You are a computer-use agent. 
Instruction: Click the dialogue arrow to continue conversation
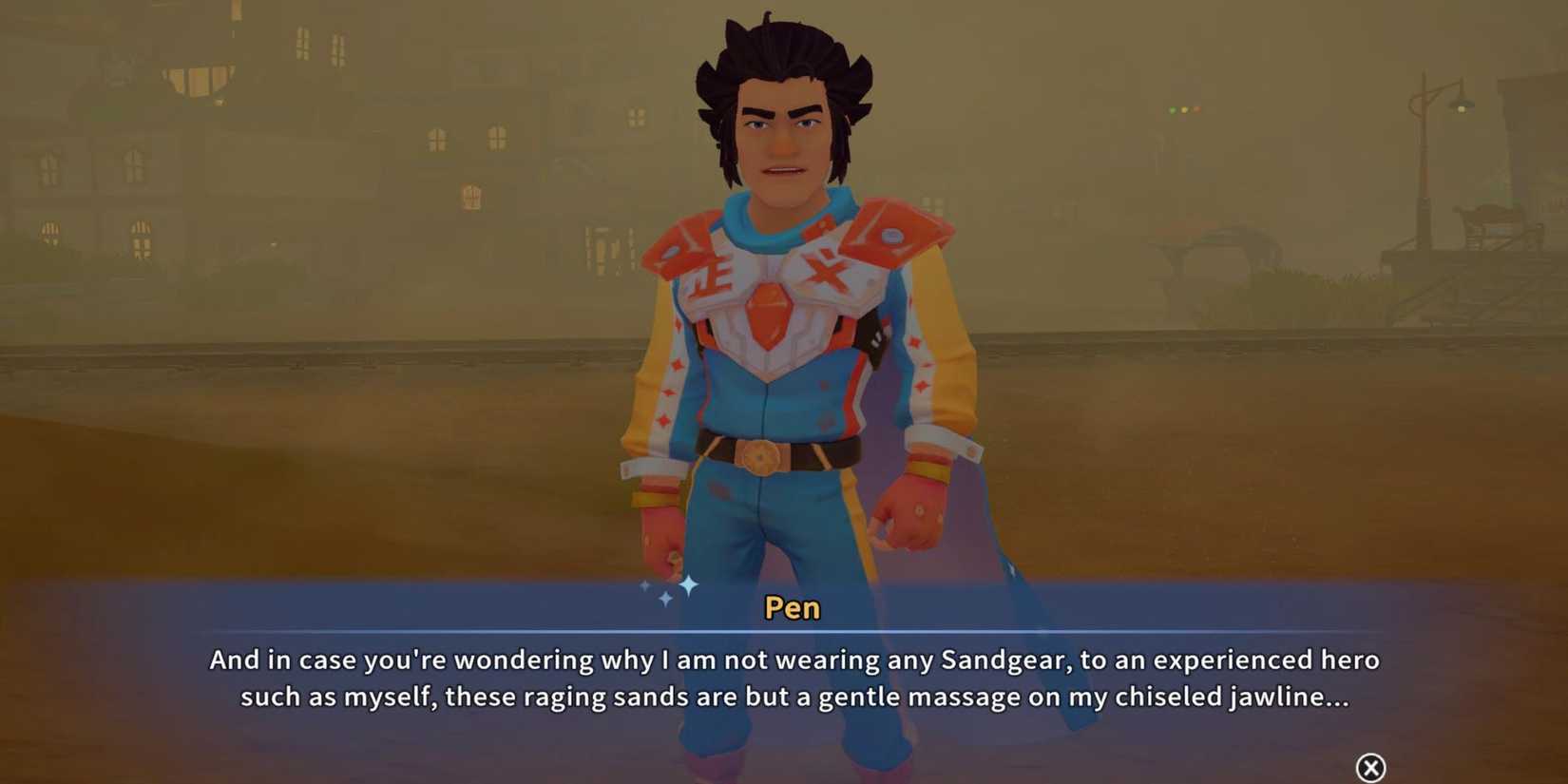(1368, 766)
